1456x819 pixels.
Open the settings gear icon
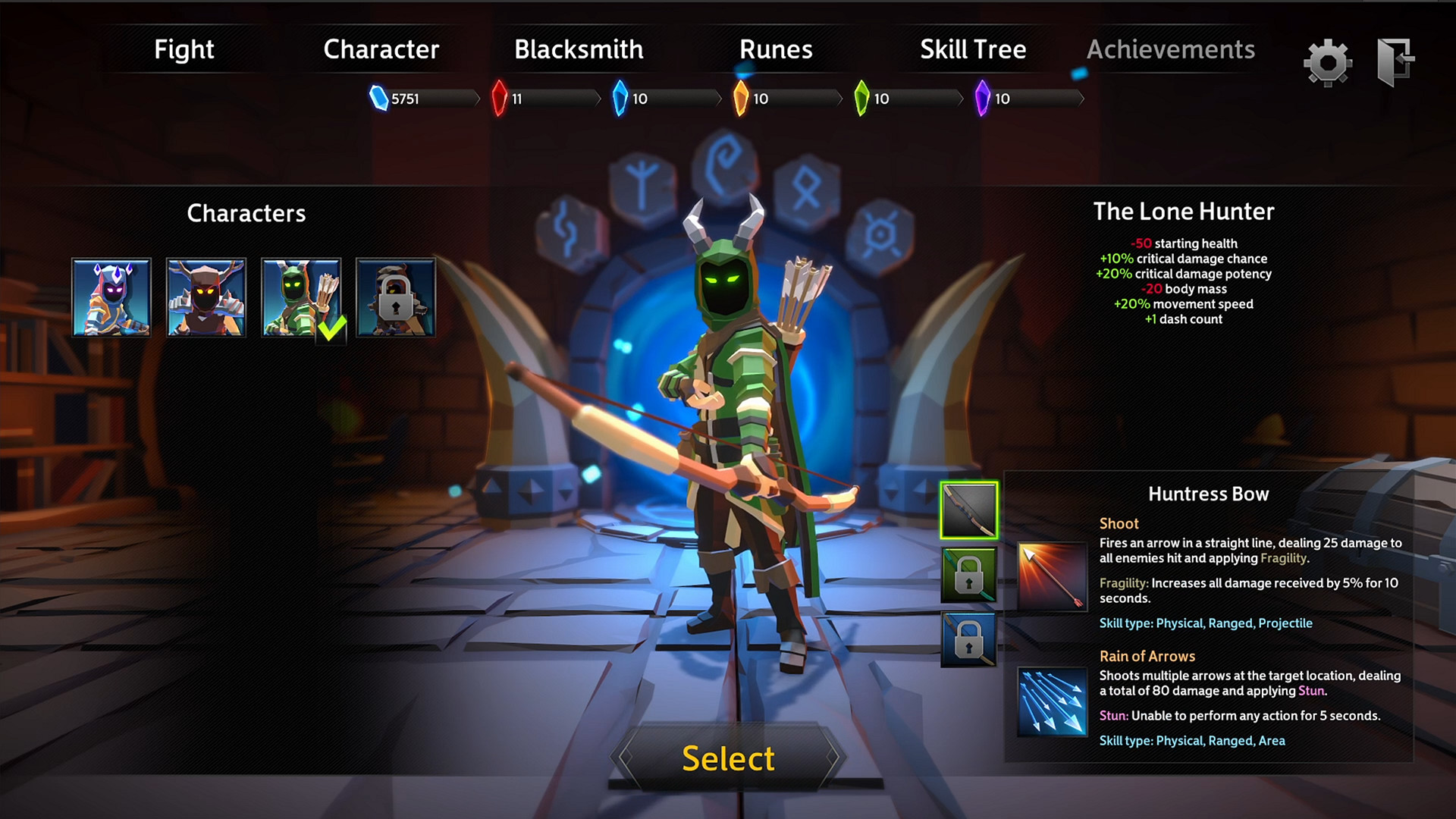pyautogui.click(x=1328, y=62)
